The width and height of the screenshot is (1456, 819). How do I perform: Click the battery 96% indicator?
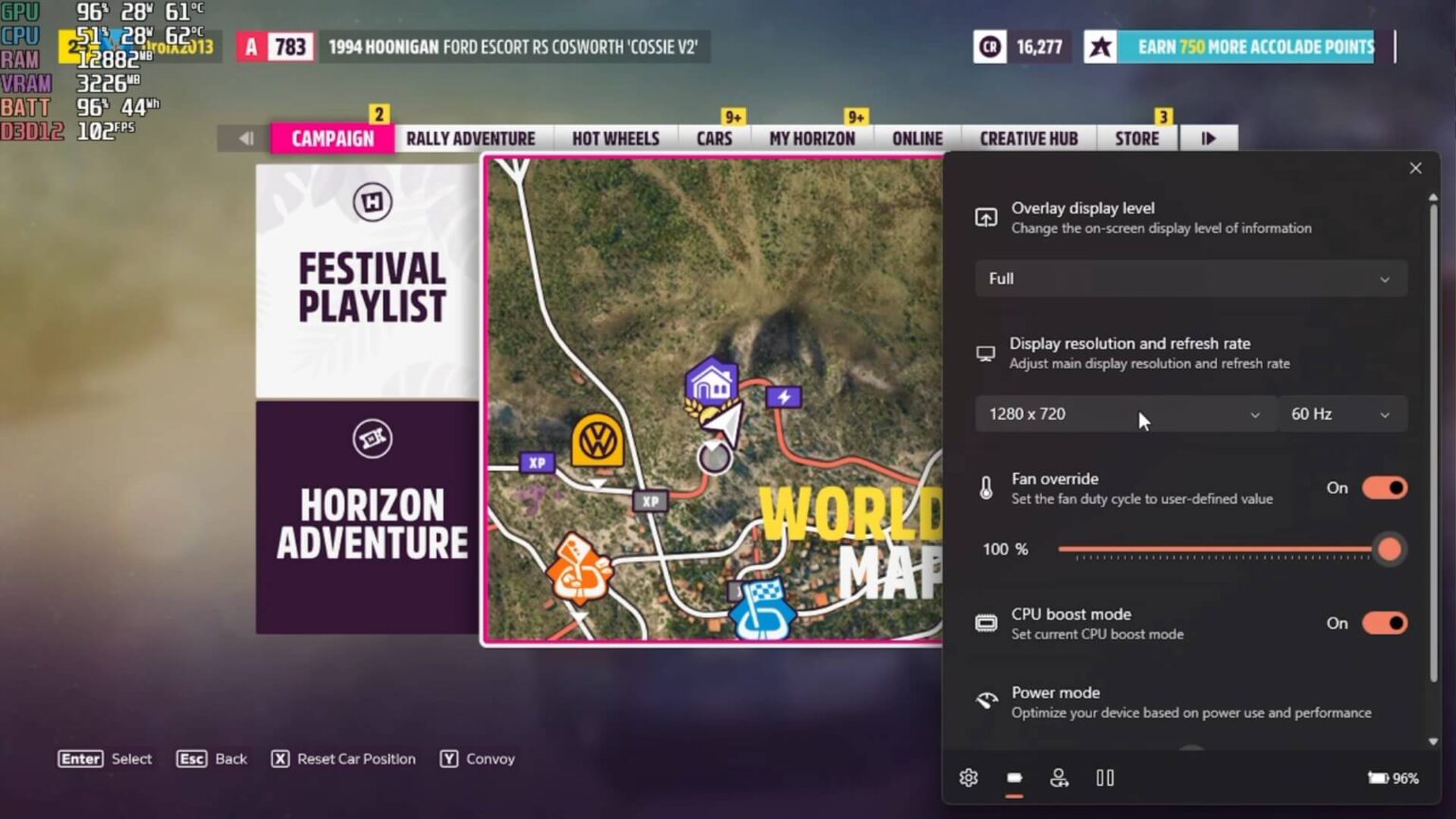[1393, 777]
